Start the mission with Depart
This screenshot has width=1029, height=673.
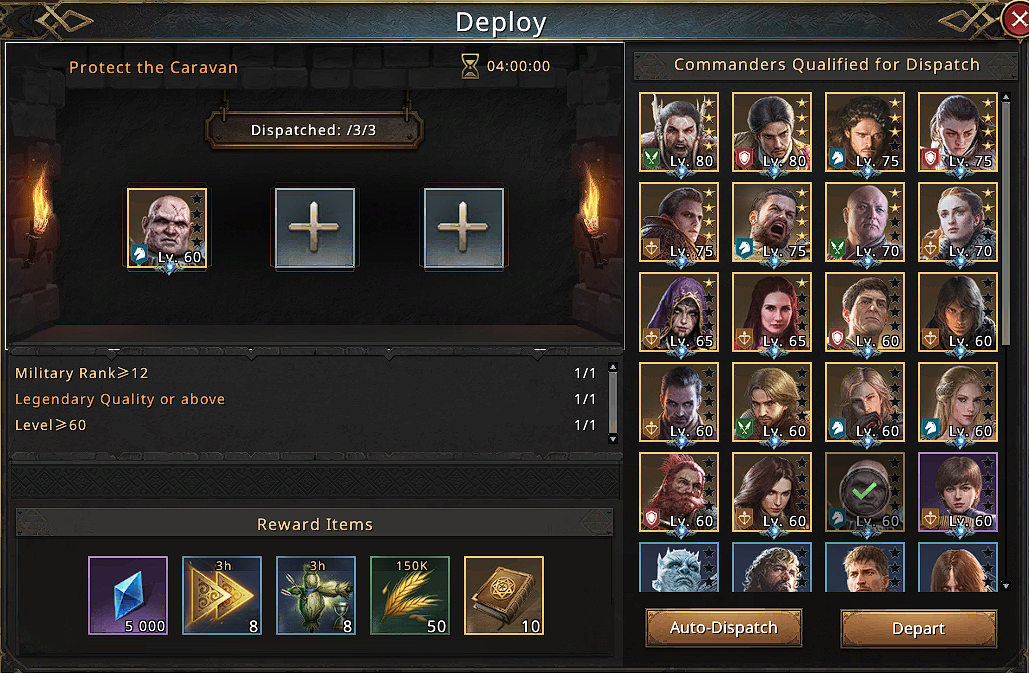(x=918, y=628)
